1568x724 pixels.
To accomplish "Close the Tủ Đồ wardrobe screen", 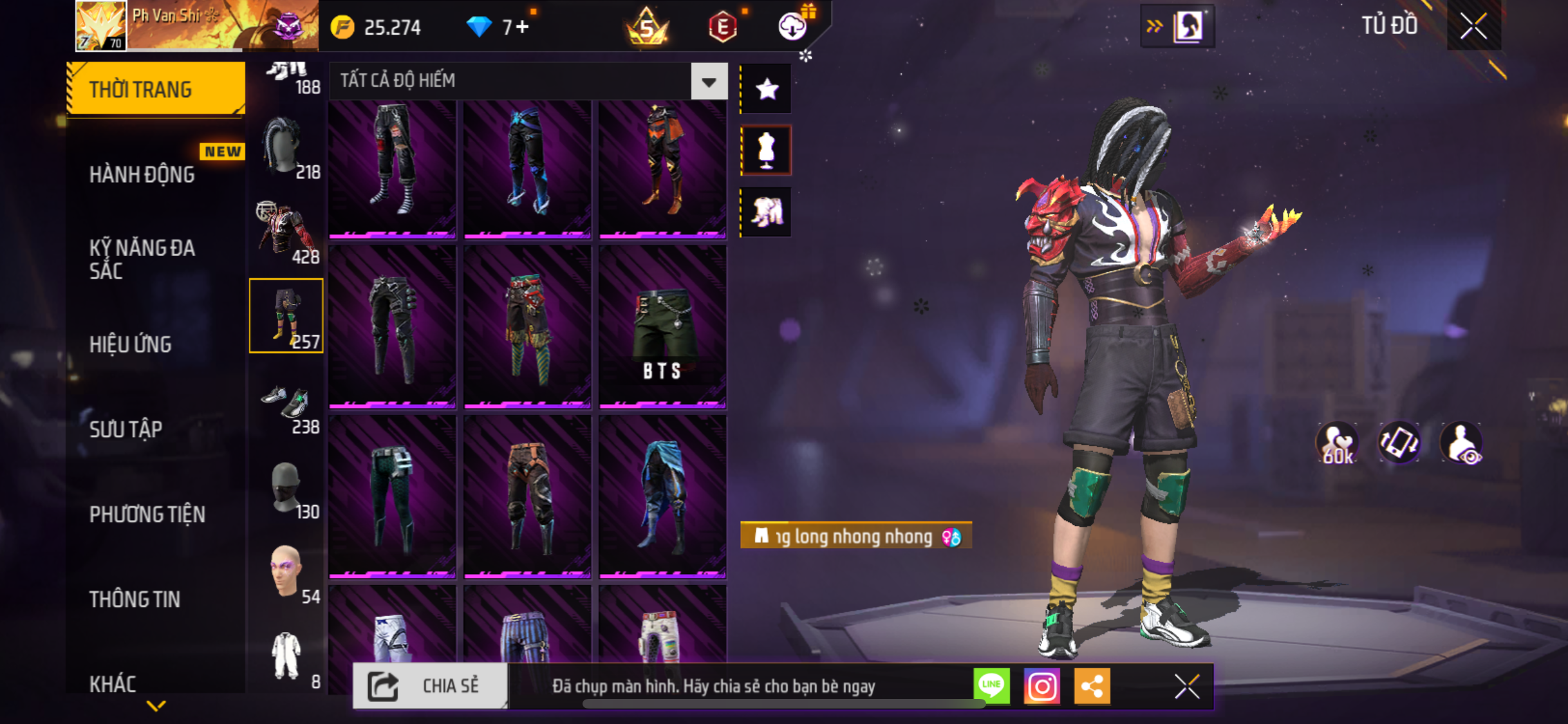I will tap(1473, 26).
